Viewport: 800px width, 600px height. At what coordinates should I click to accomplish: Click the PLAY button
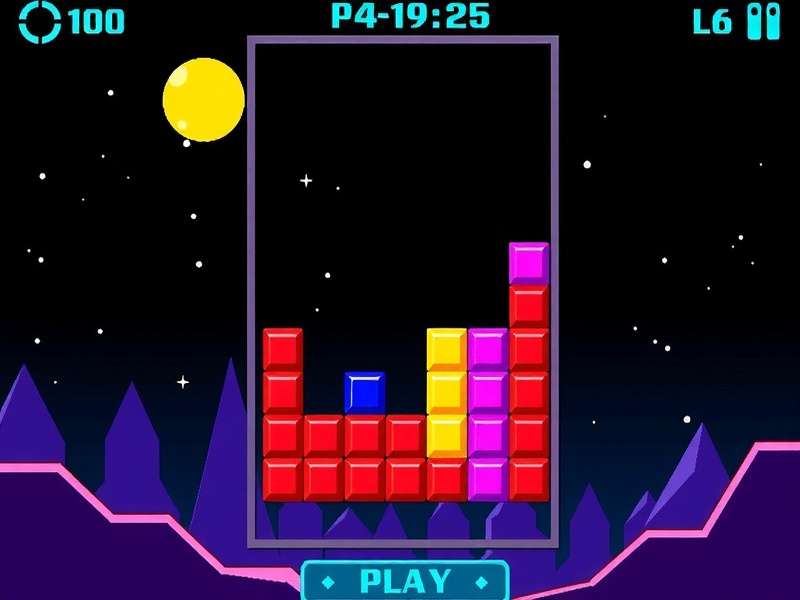405,580
